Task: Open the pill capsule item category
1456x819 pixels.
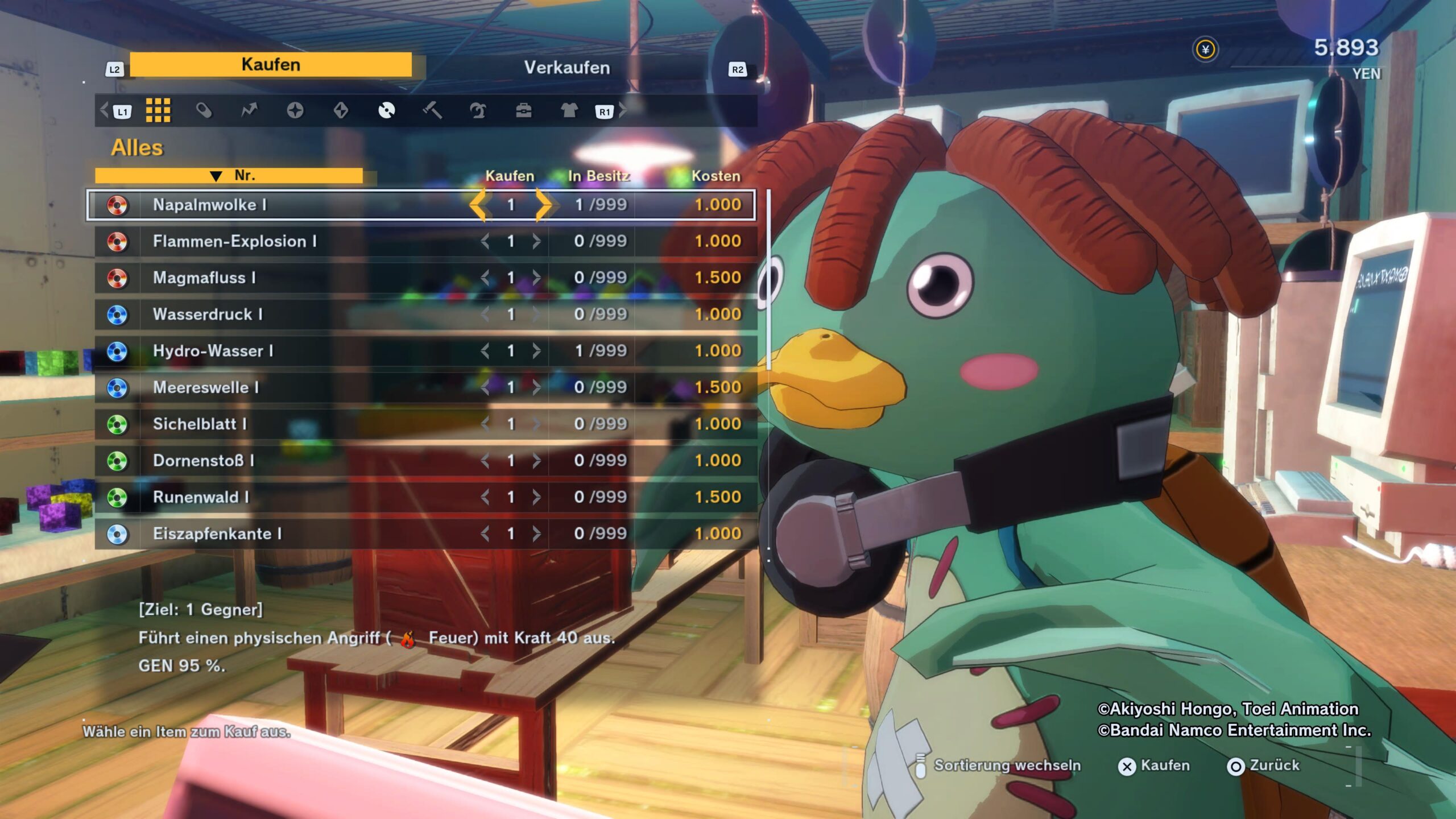Action: (x=204, y=110)
